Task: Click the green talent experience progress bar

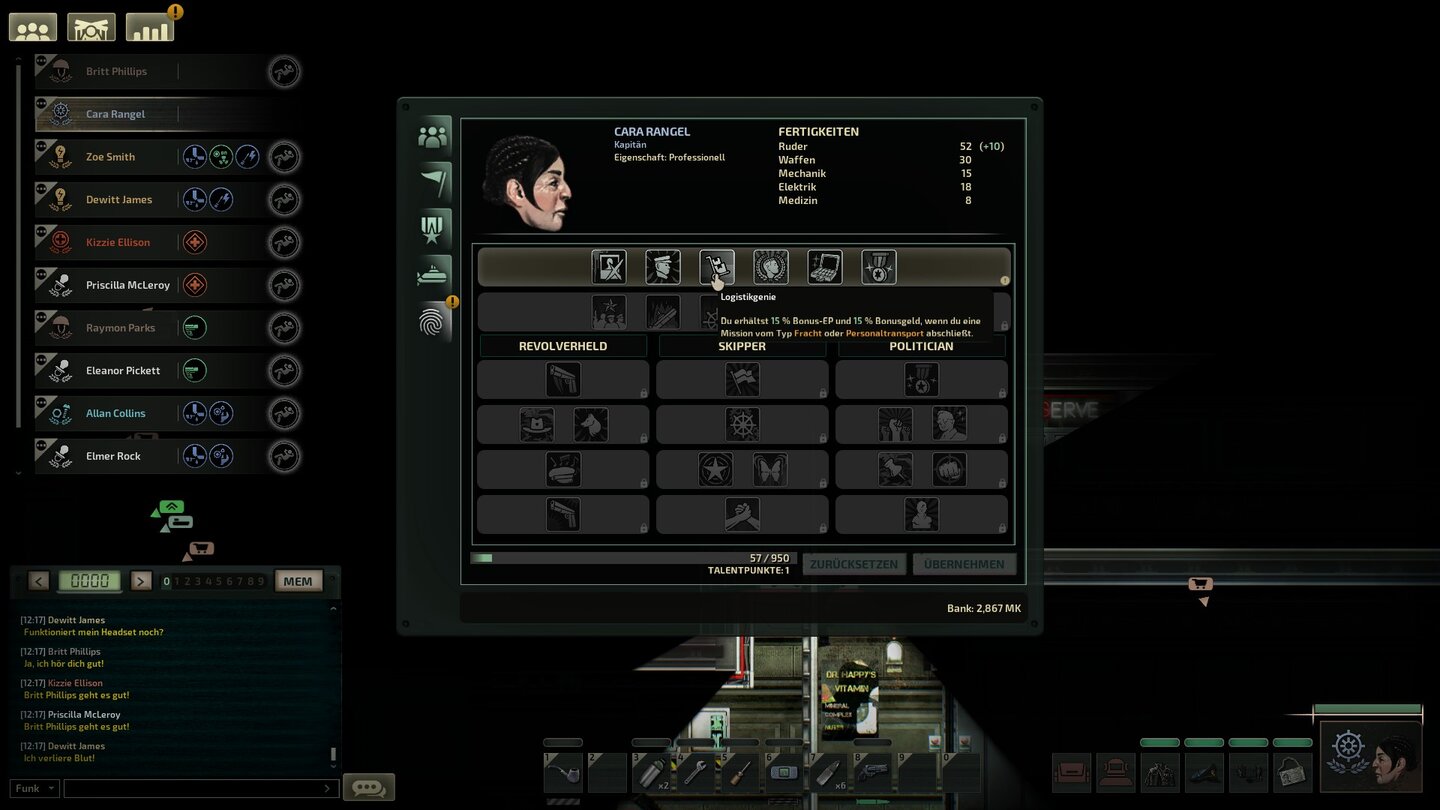Action: point(484,559)
